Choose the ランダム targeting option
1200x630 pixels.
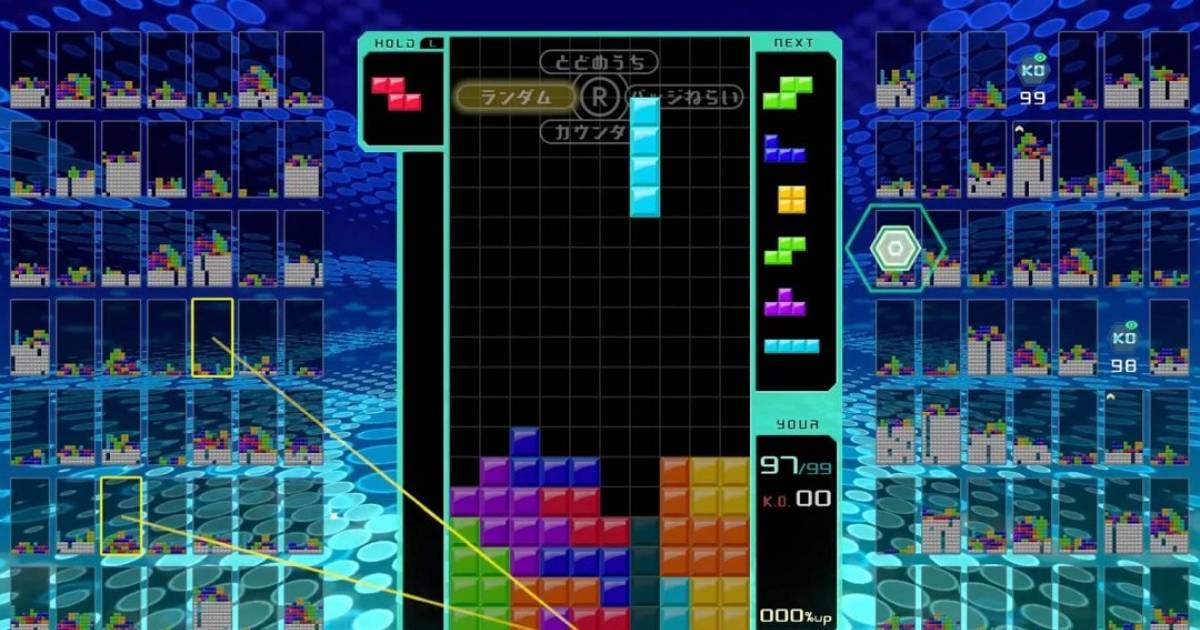pos(517,96)
